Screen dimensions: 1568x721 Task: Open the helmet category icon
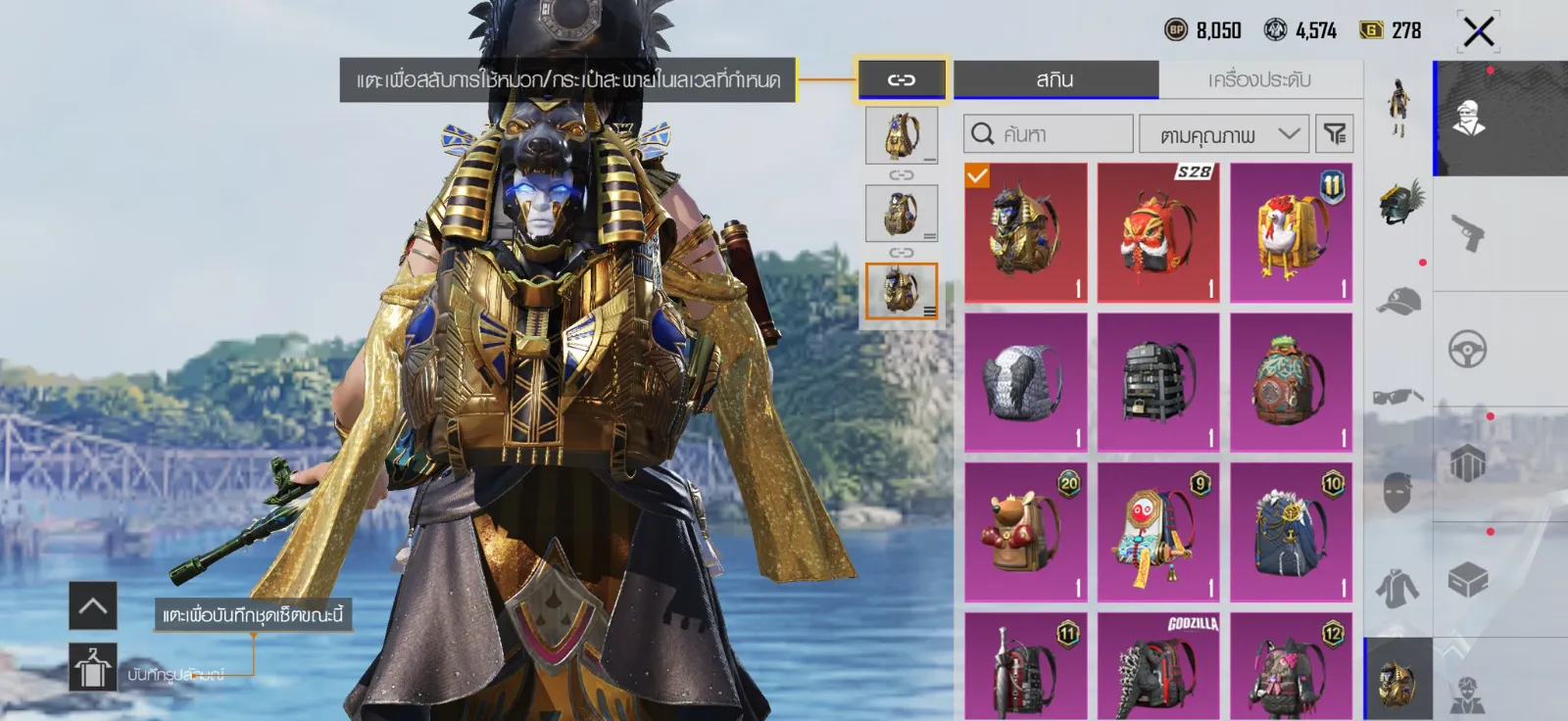pyautogui.click(x=1398, y=203)
